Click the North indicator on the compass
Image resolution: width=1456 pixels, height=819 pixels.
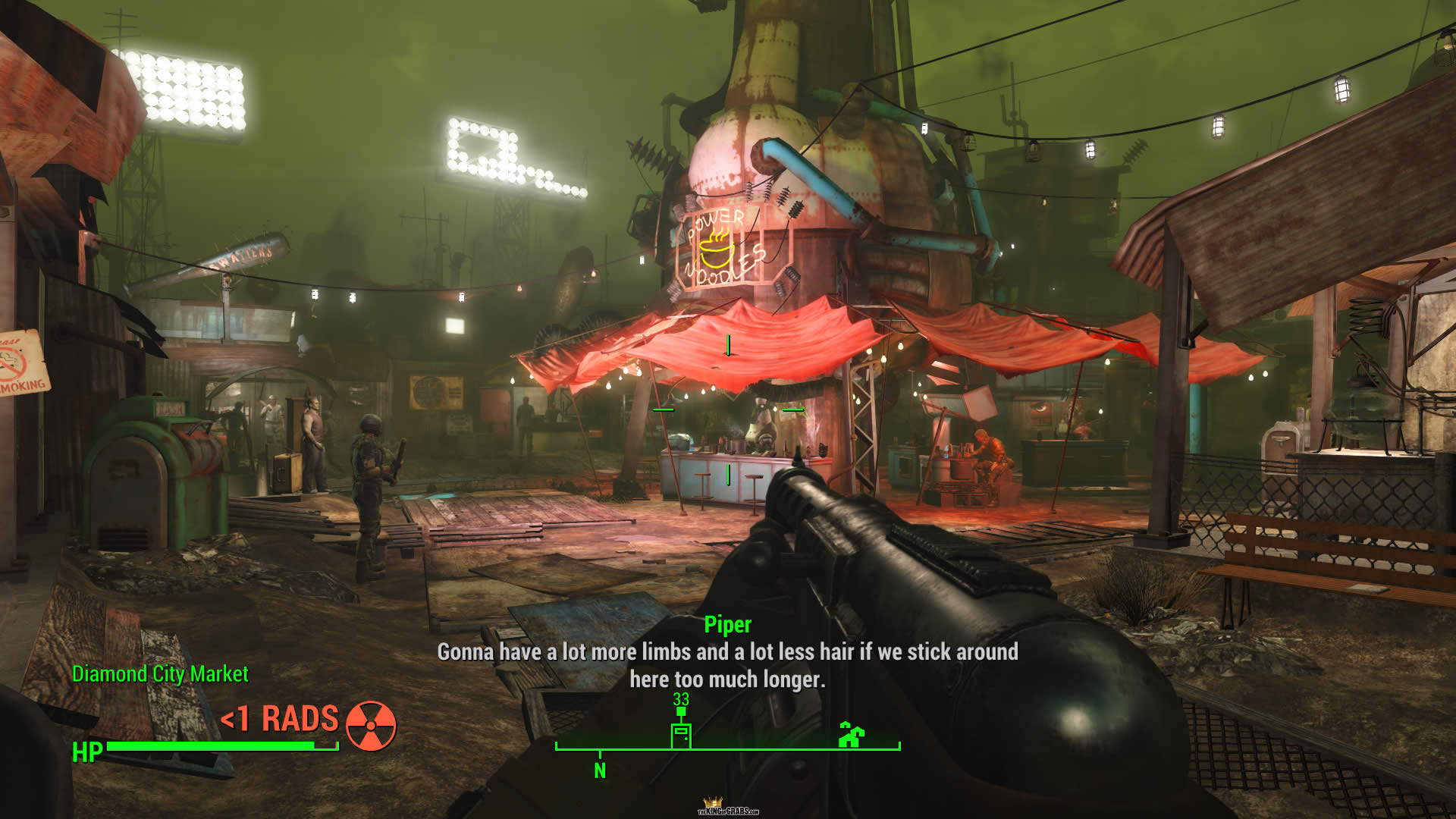coord(600,770)
